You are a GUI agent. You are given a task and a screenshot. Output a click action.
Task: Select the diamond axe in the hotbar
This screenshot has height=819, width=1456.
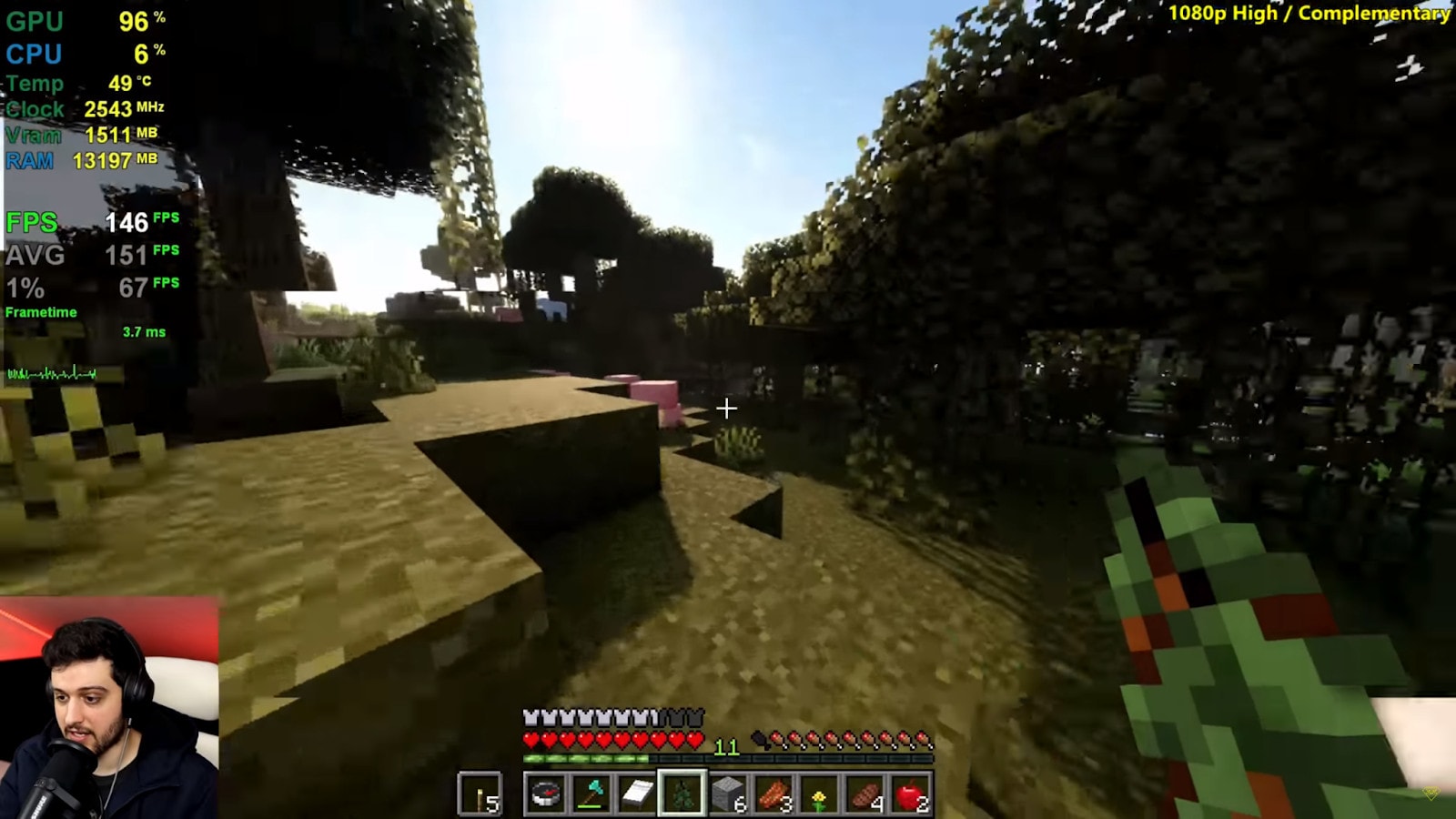pos(591,794)
